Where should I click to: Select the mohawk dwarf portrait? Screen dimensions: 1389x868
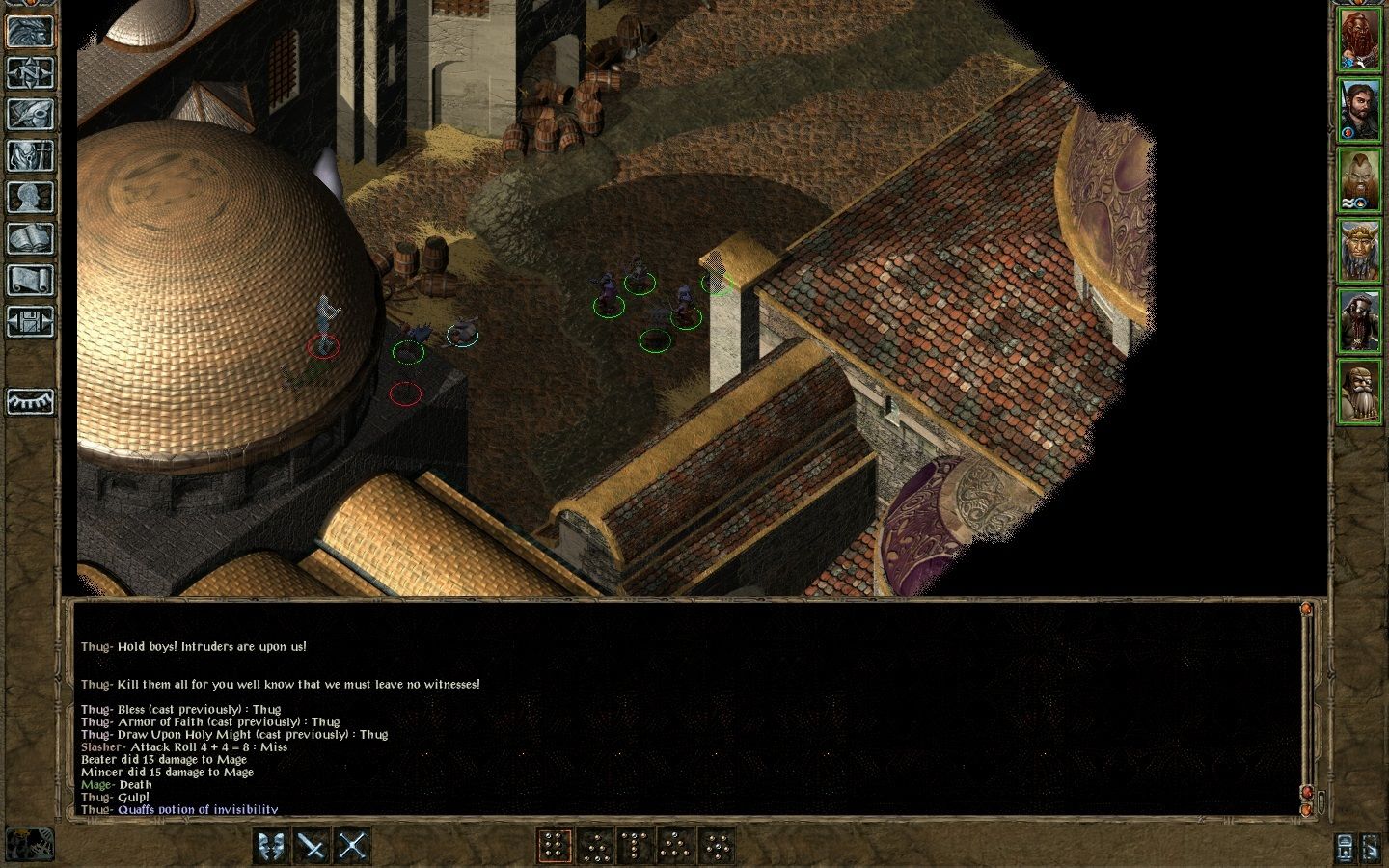point(1359,180)
